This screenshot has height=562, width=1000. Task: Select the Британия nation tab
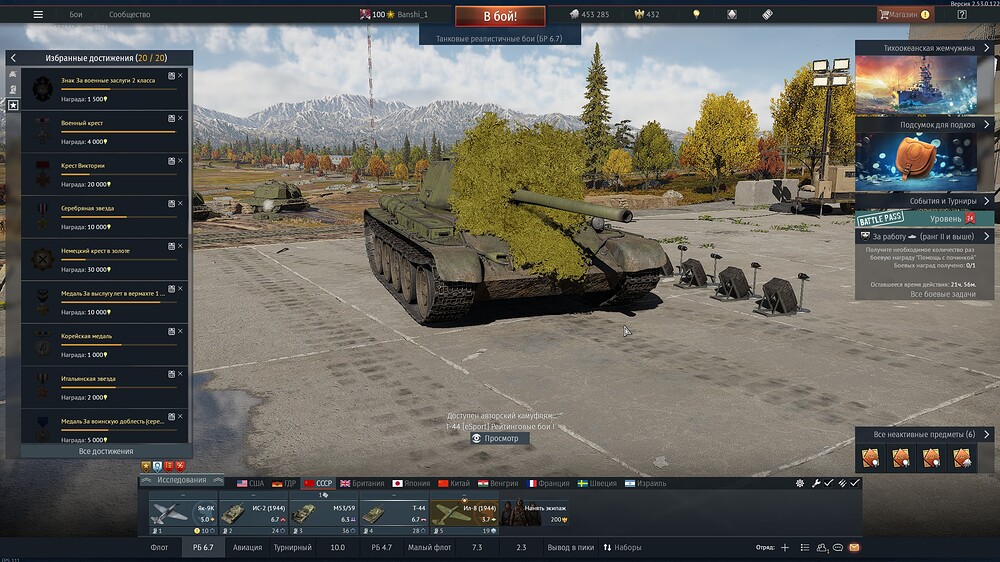(x=361, y=483)
